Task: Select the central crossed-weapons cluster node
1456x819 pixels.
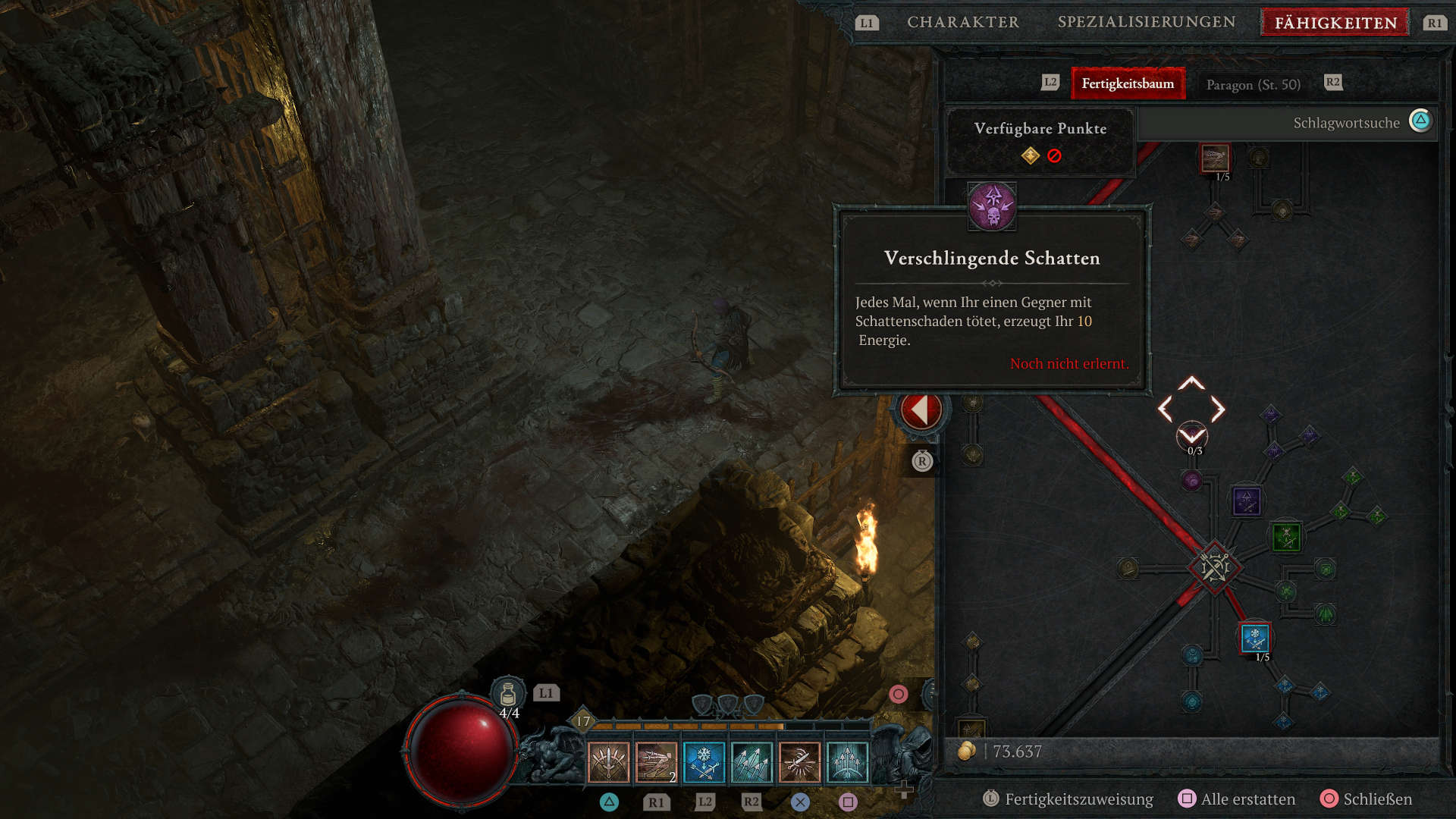Action: coord(1214,566)
